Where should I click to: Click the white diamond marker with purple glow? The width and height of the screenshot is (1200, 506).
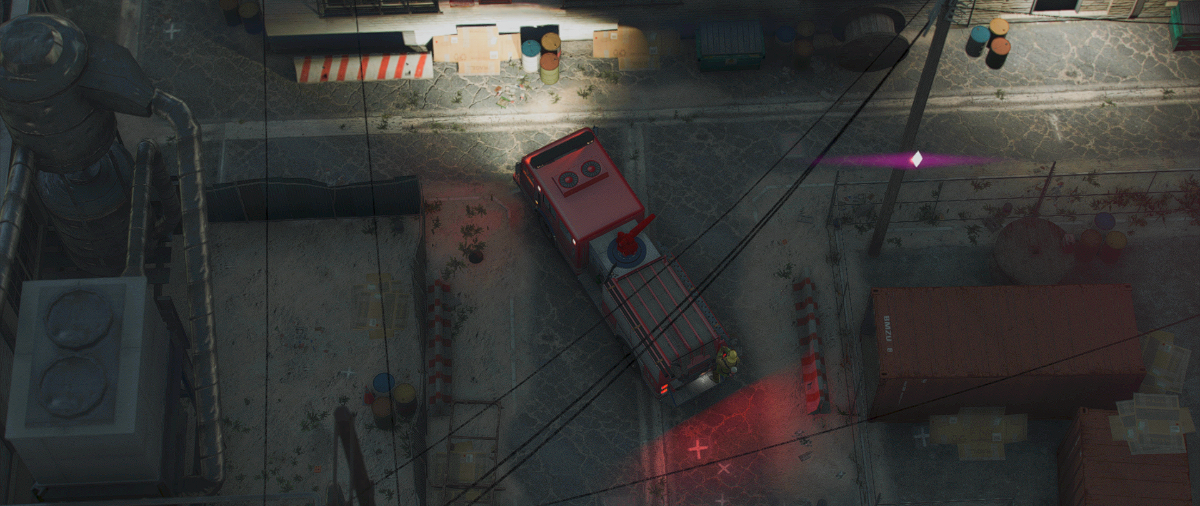(x=916, y=159)
